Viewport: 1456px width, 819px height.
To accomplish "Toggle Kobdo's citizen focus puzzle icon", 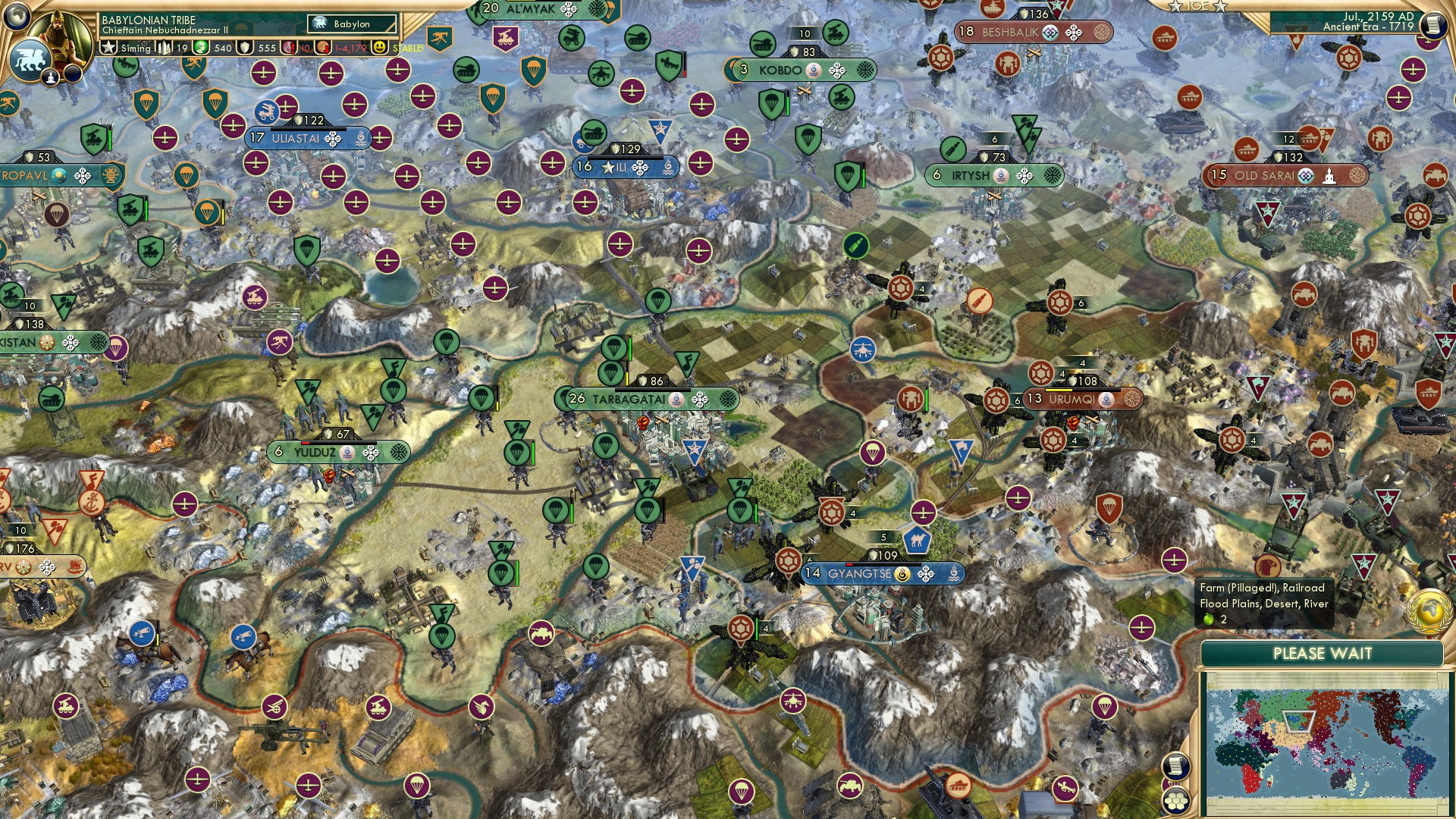I will point(836,71).
